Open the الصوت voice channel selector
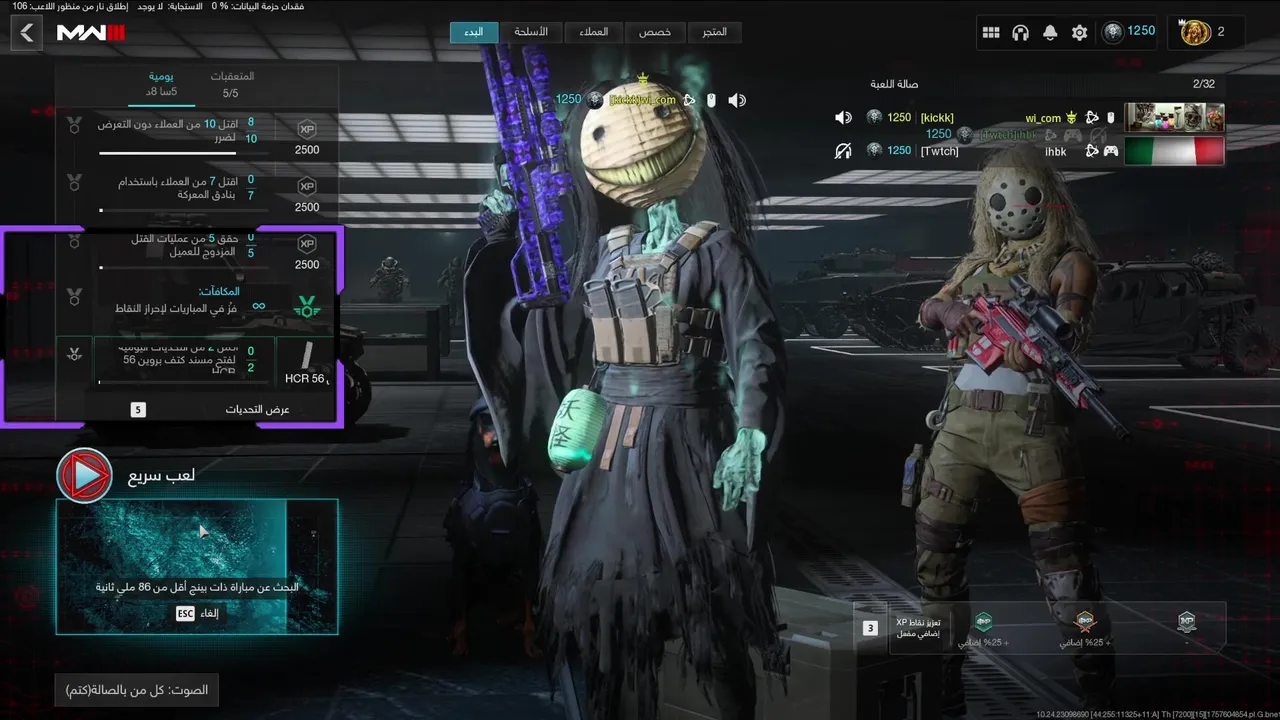This screenshot has height=720, width=1280. point(137,690)
